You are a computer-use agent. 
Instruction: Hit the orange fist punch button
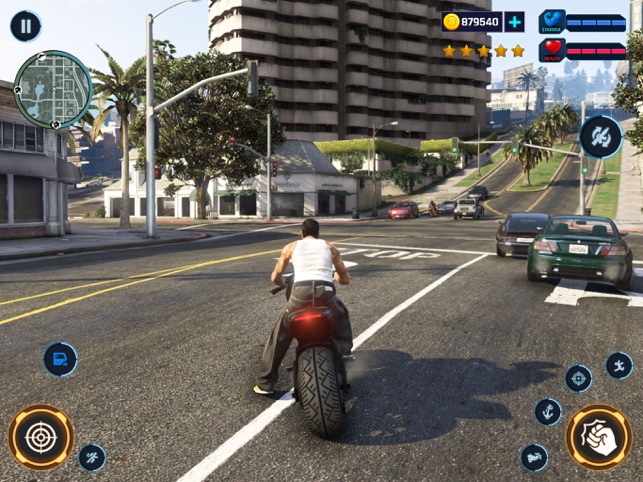(599, 437)
